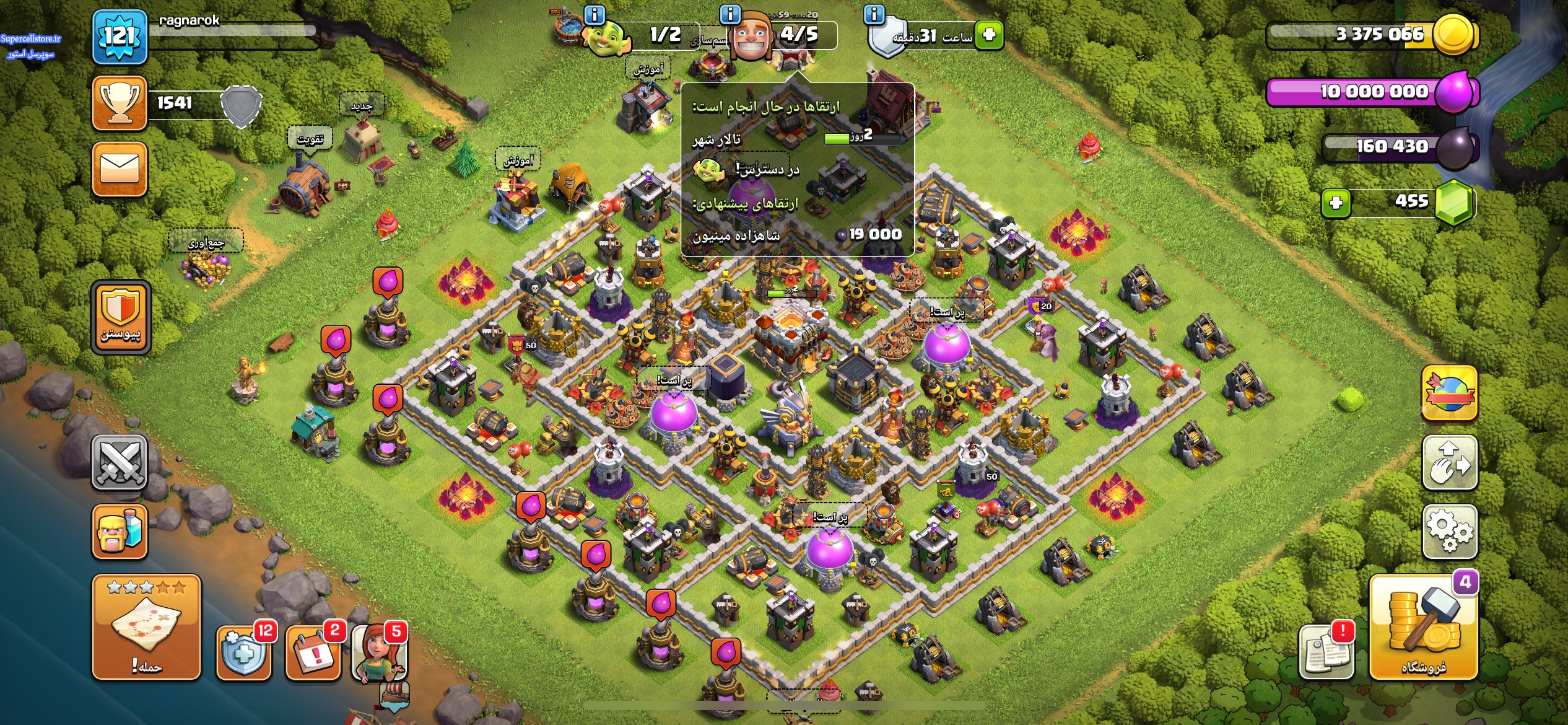The width and height of the screenshot is (1568, 725).
Task: Open the barbarian army training button
Action: point(120,532)
